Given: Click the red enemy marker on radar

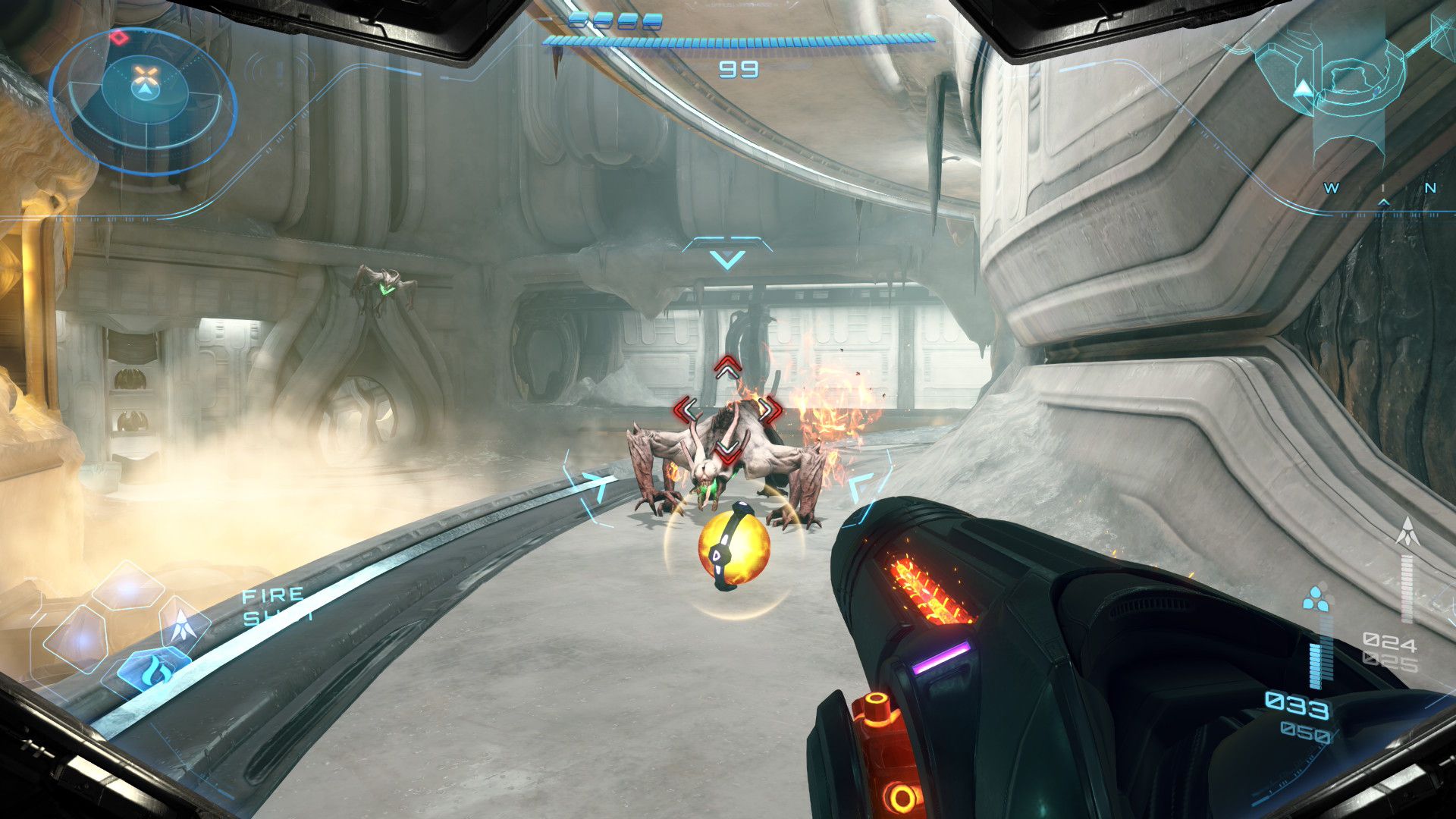Looking at the screenshot, I should tap(118, 36).
